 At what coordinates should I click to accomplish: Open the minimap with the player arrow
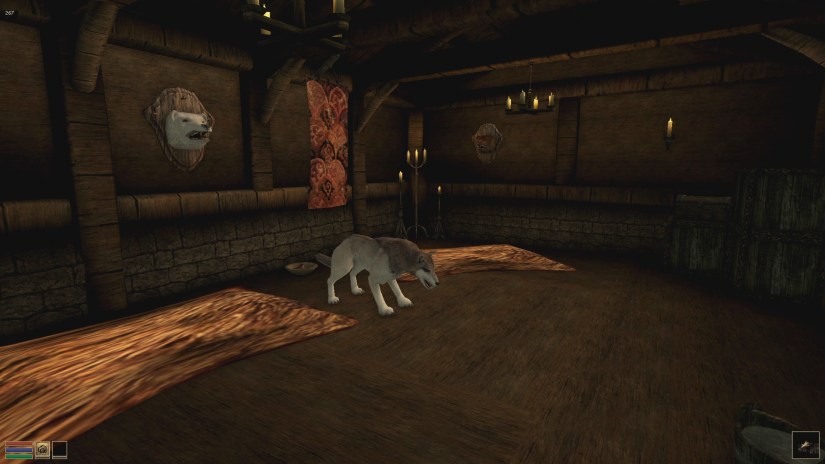pos(805,445)
